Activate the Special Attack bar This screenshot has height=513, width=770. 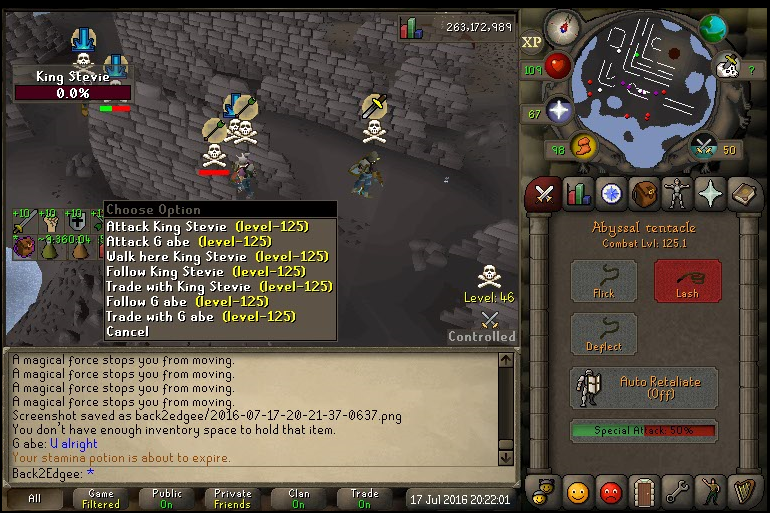[x=643, y=431]
